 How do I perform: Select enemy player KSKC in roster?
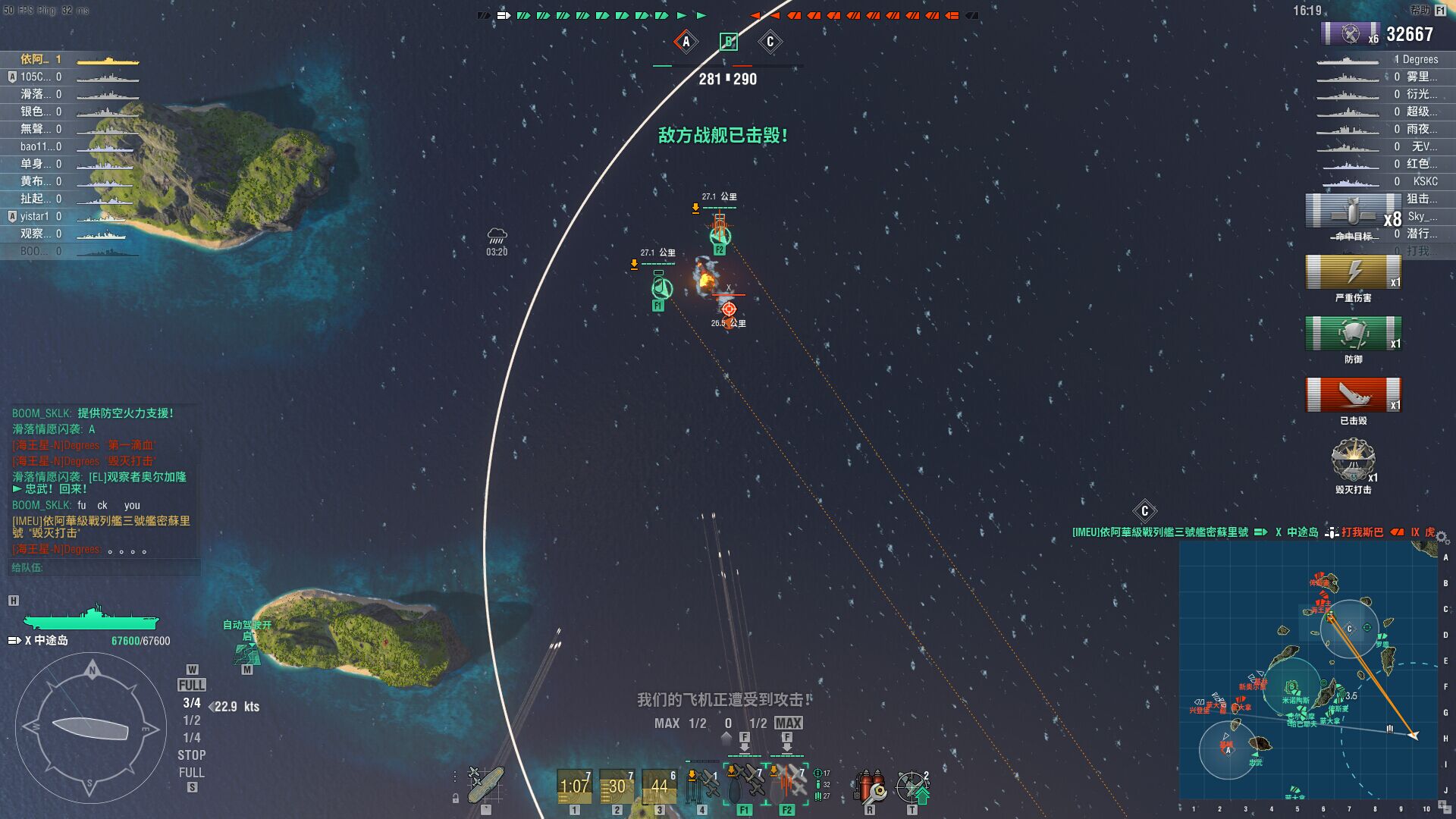1424,181
